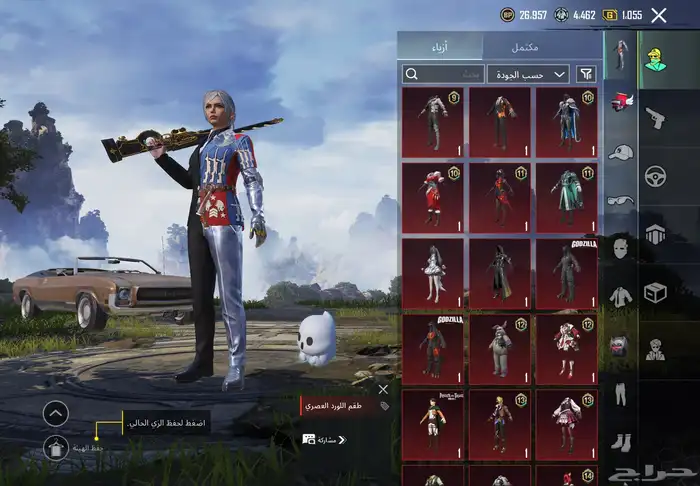
Task: Share the outfit via مشاركة
Action: coord(325,439)
